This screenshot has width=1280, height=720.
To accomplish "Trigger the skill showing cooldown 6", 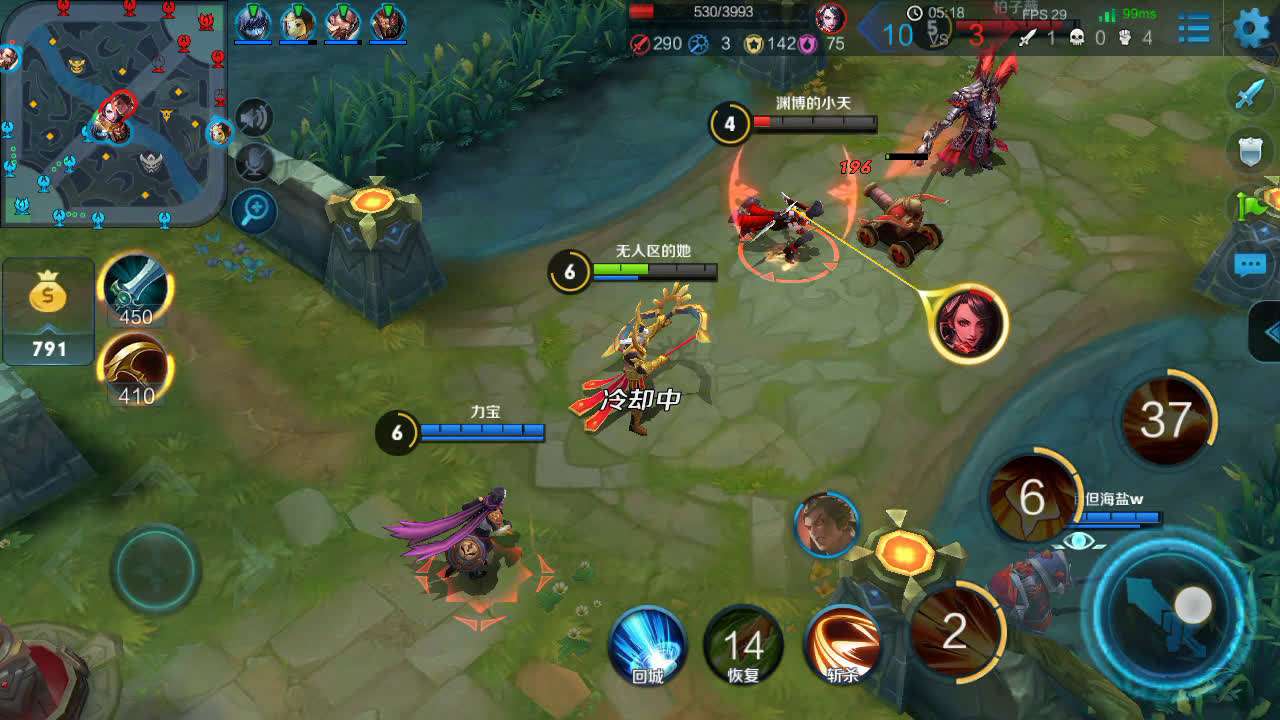I will pos(1031,497).
